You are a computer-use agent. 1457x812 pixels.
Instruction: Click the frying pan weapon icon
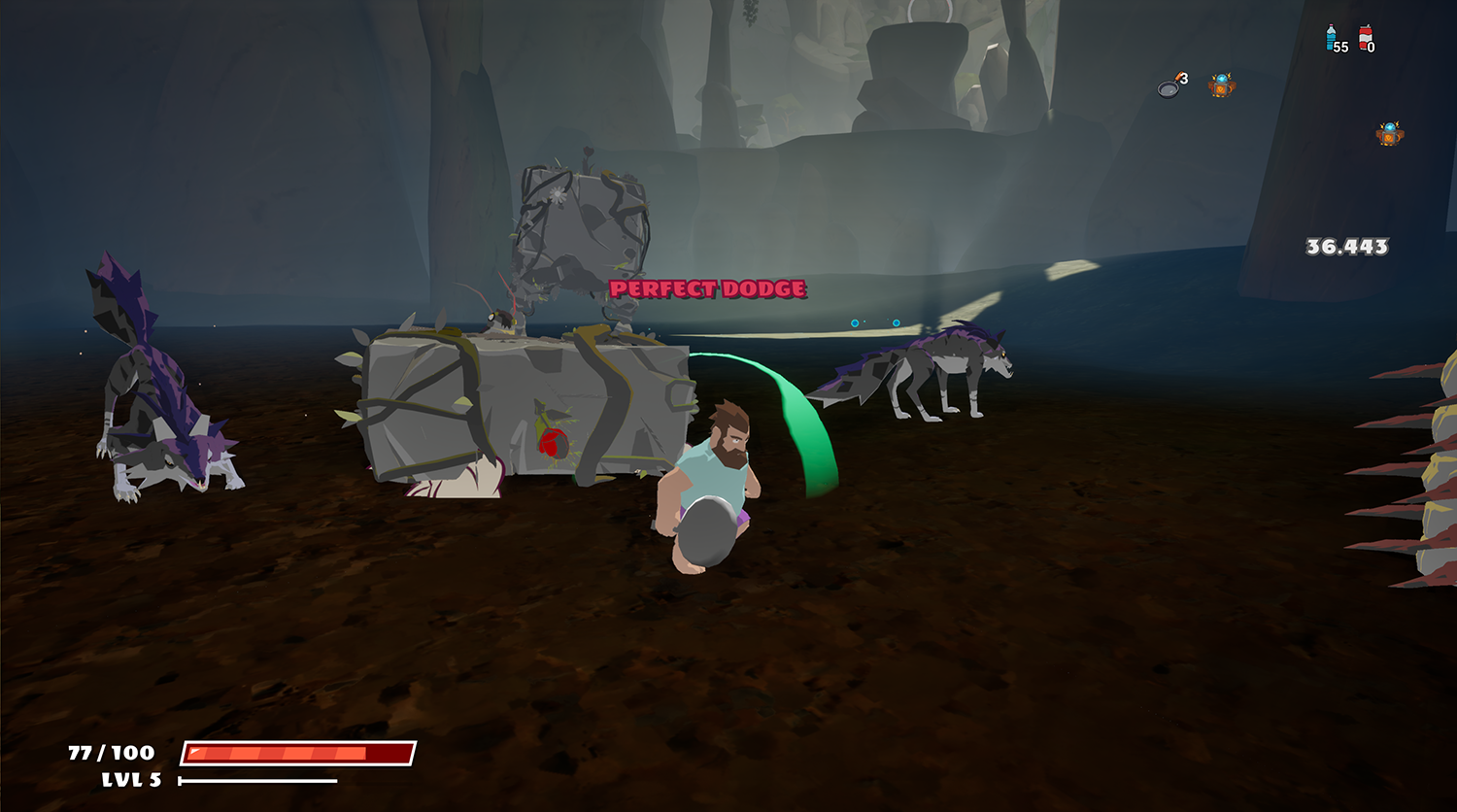point(1169,87)
